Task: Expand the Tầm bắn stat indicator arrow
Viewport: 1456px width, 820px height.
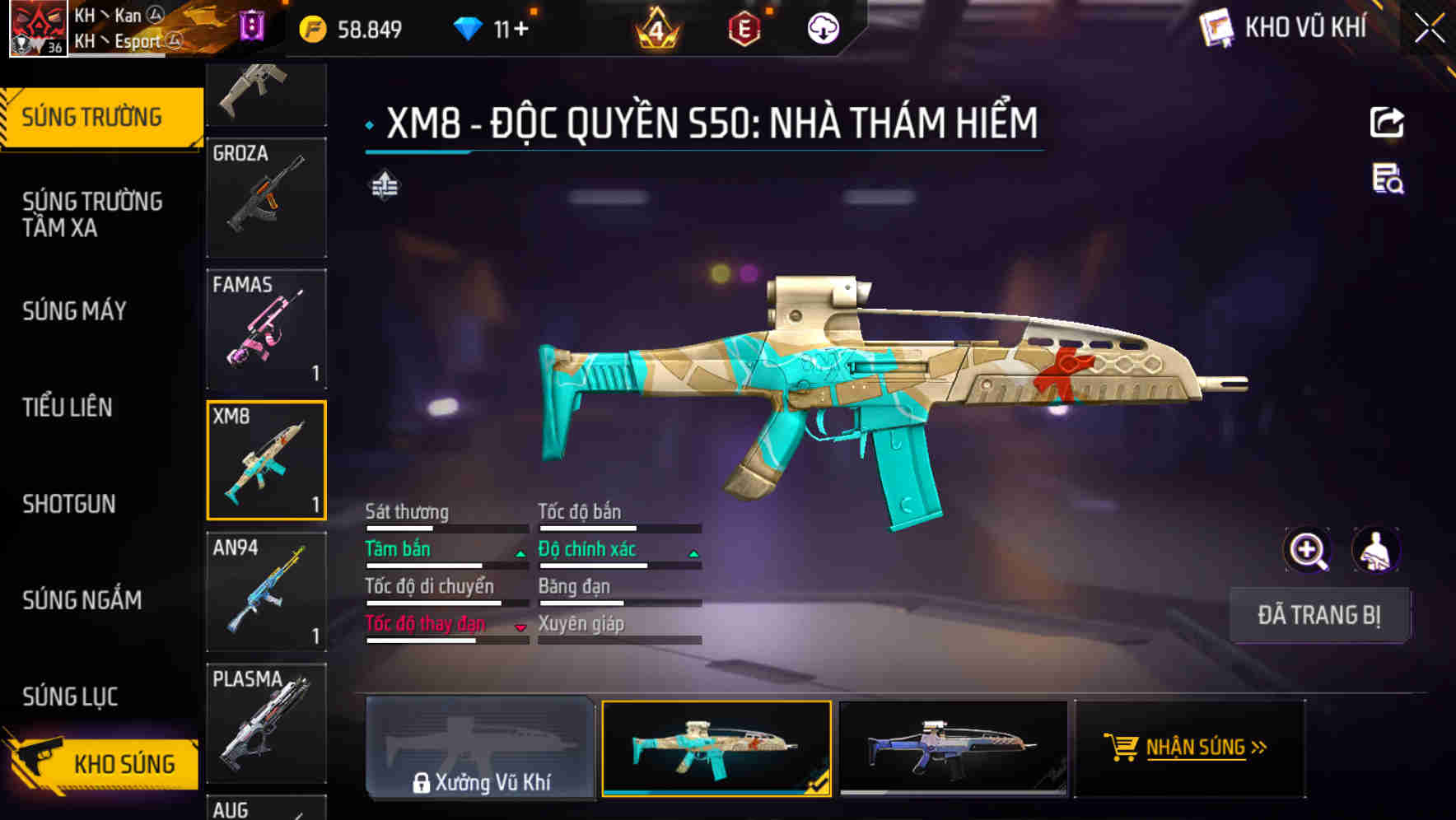Action: 519,553
